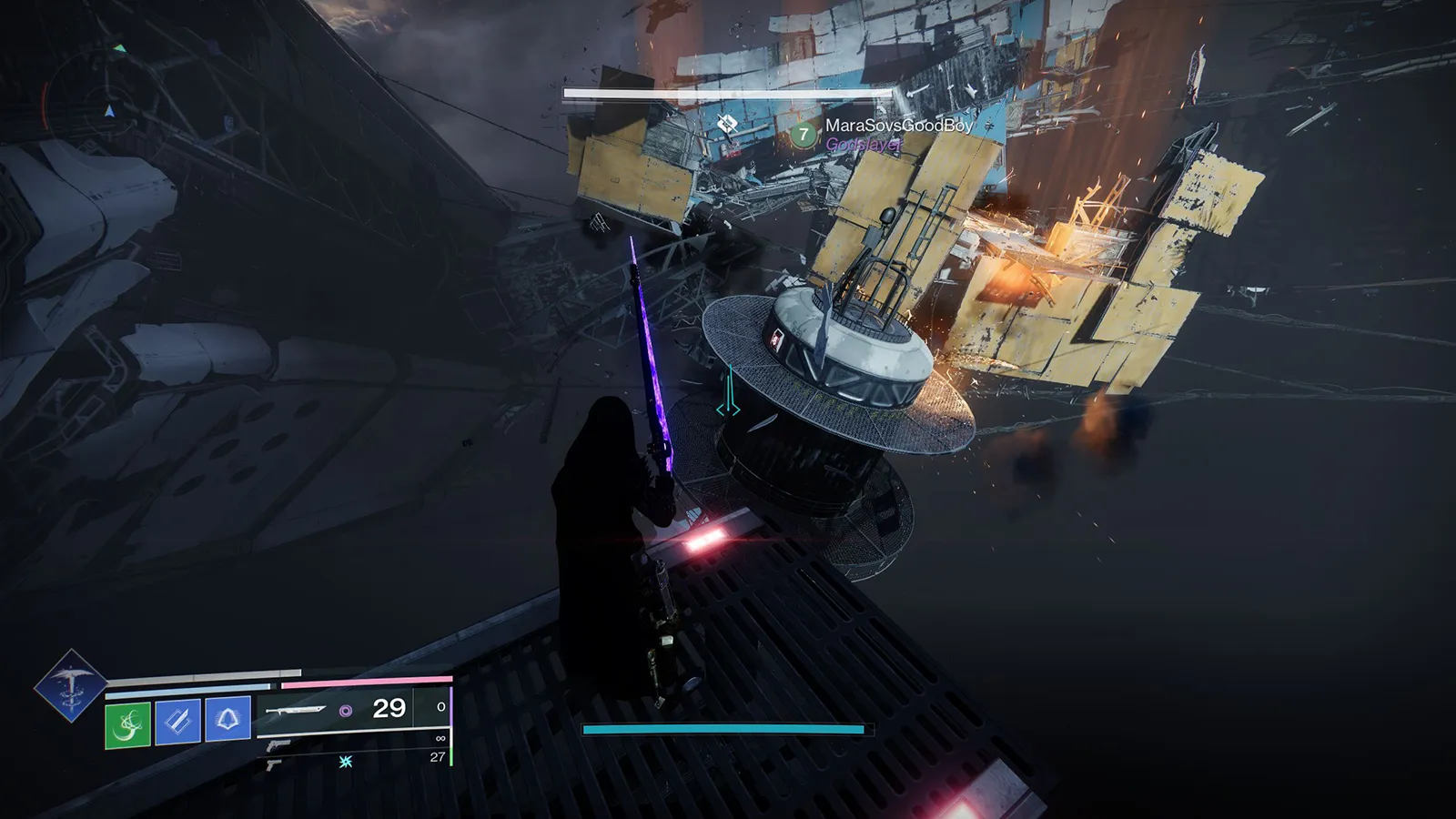Activate the blue hooded class ability icon
The width and height of the screenshot is (1456, 819).
[227, 720]
